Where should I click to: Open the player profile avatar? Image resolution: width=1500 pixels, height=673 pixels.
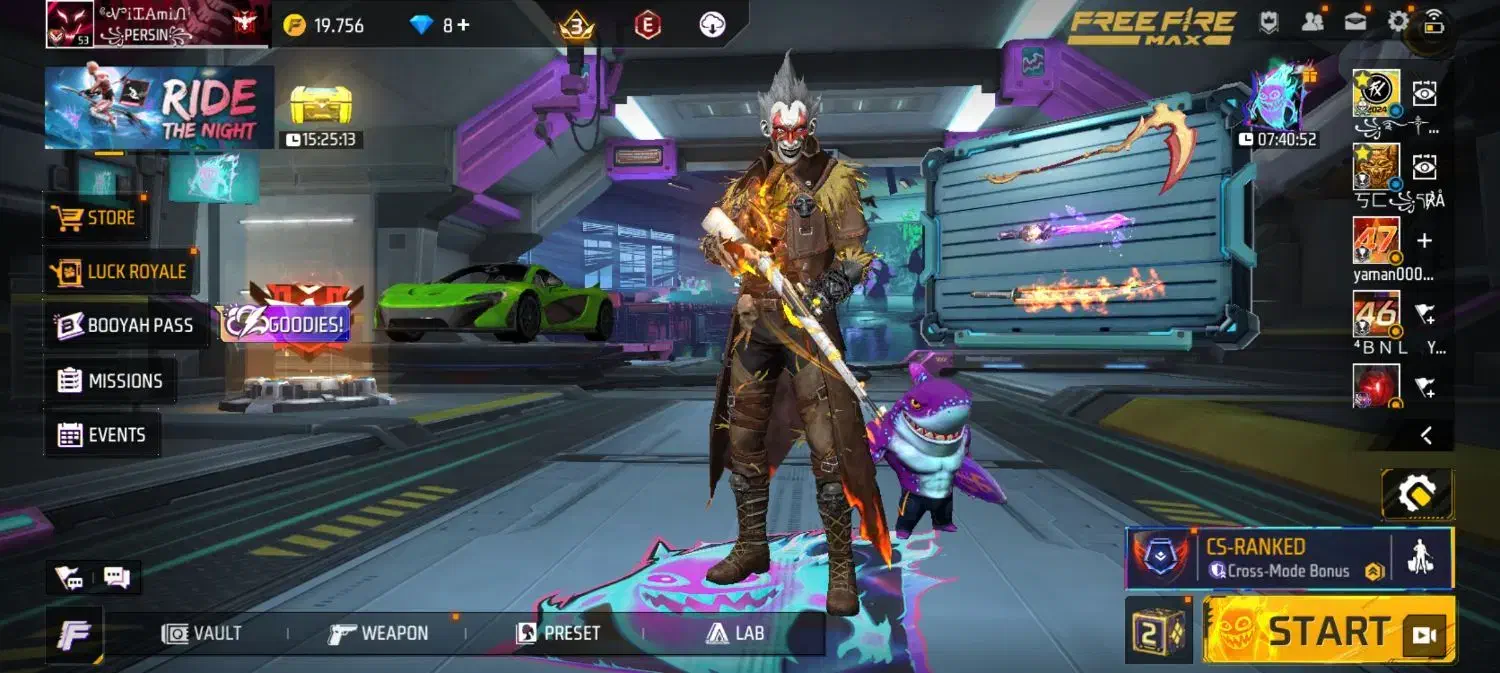coord(69,24)
